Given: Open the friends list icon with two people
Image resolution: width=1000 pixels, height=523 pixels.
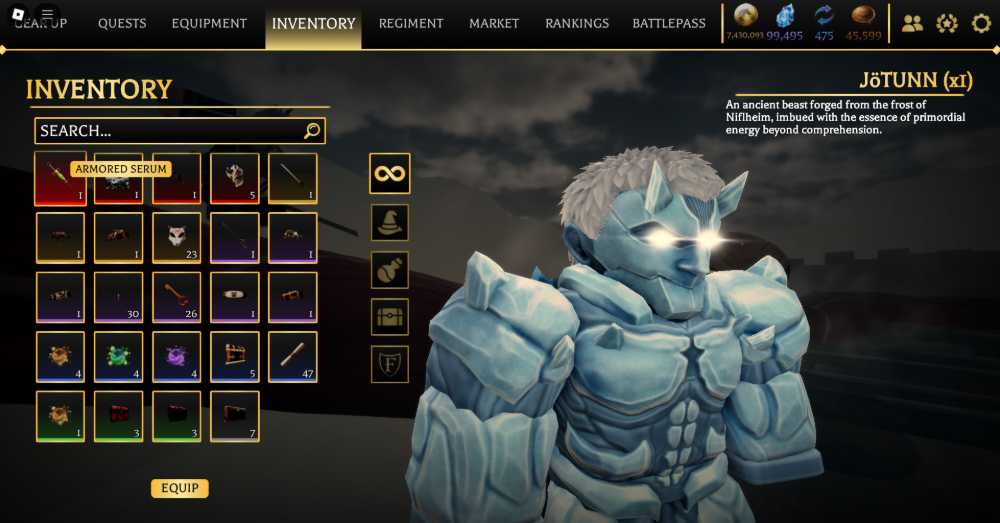Looking at the screenshot, I should point(912,23).
